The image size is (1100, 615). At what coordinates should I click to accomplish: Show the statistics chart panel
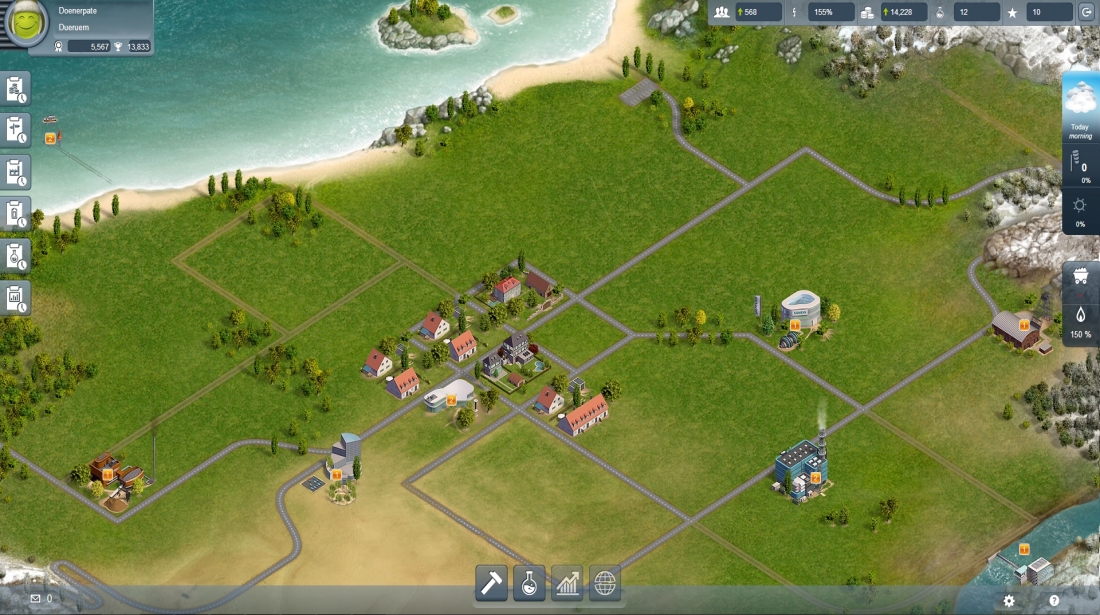coord(567,582)
